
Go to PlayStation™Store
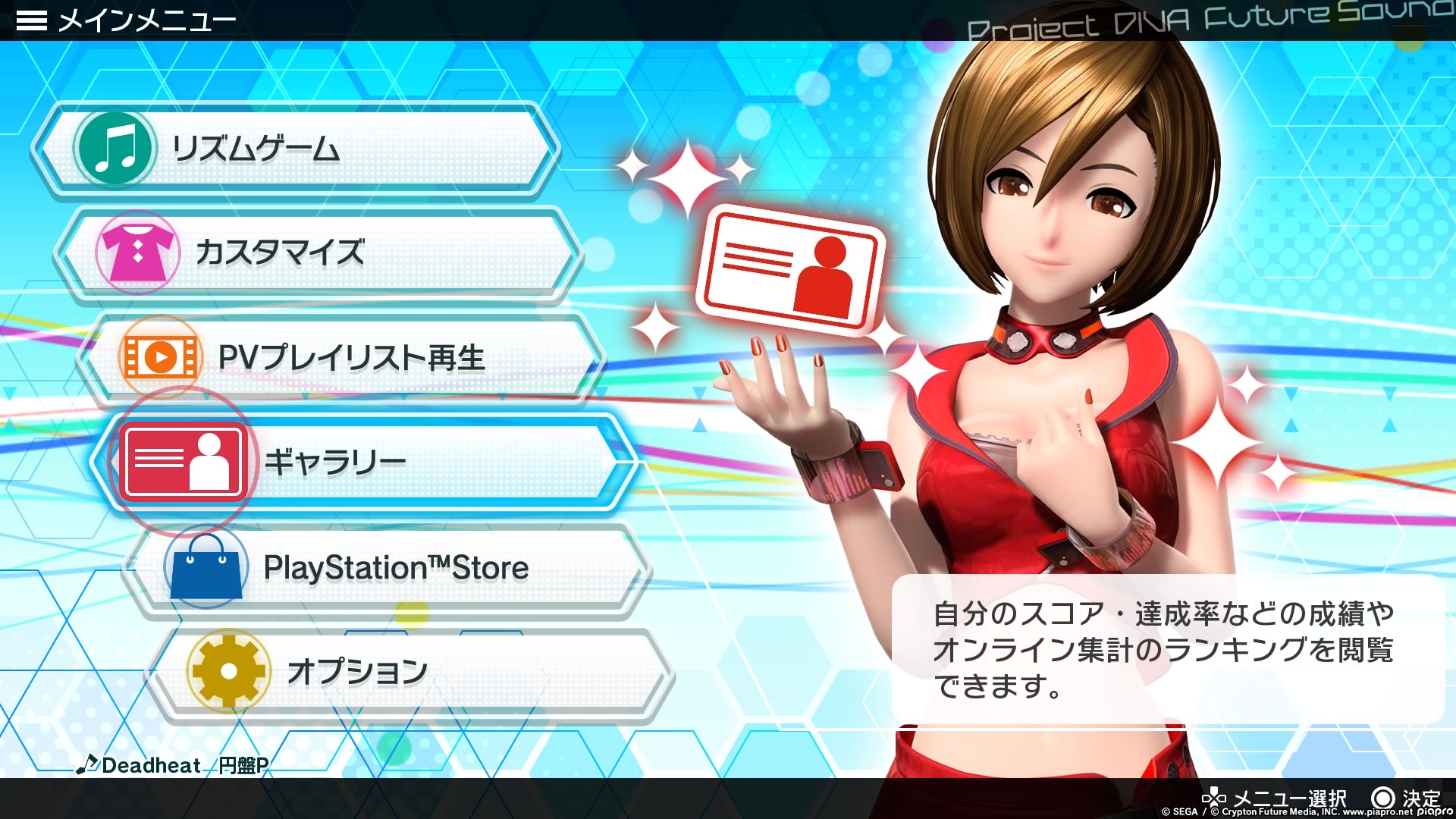pos(387,568)
